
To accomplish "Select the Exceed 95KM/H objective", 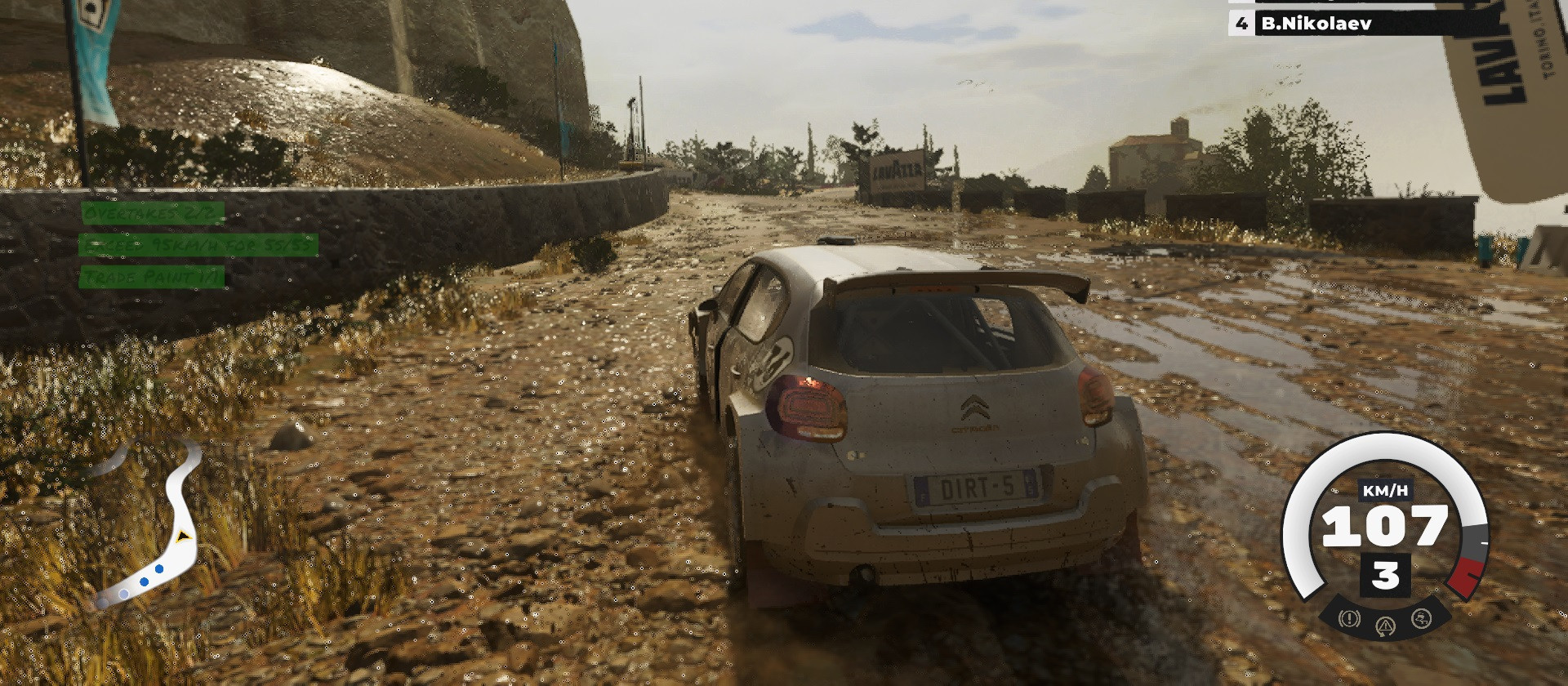I will click(x=198, y=245).
